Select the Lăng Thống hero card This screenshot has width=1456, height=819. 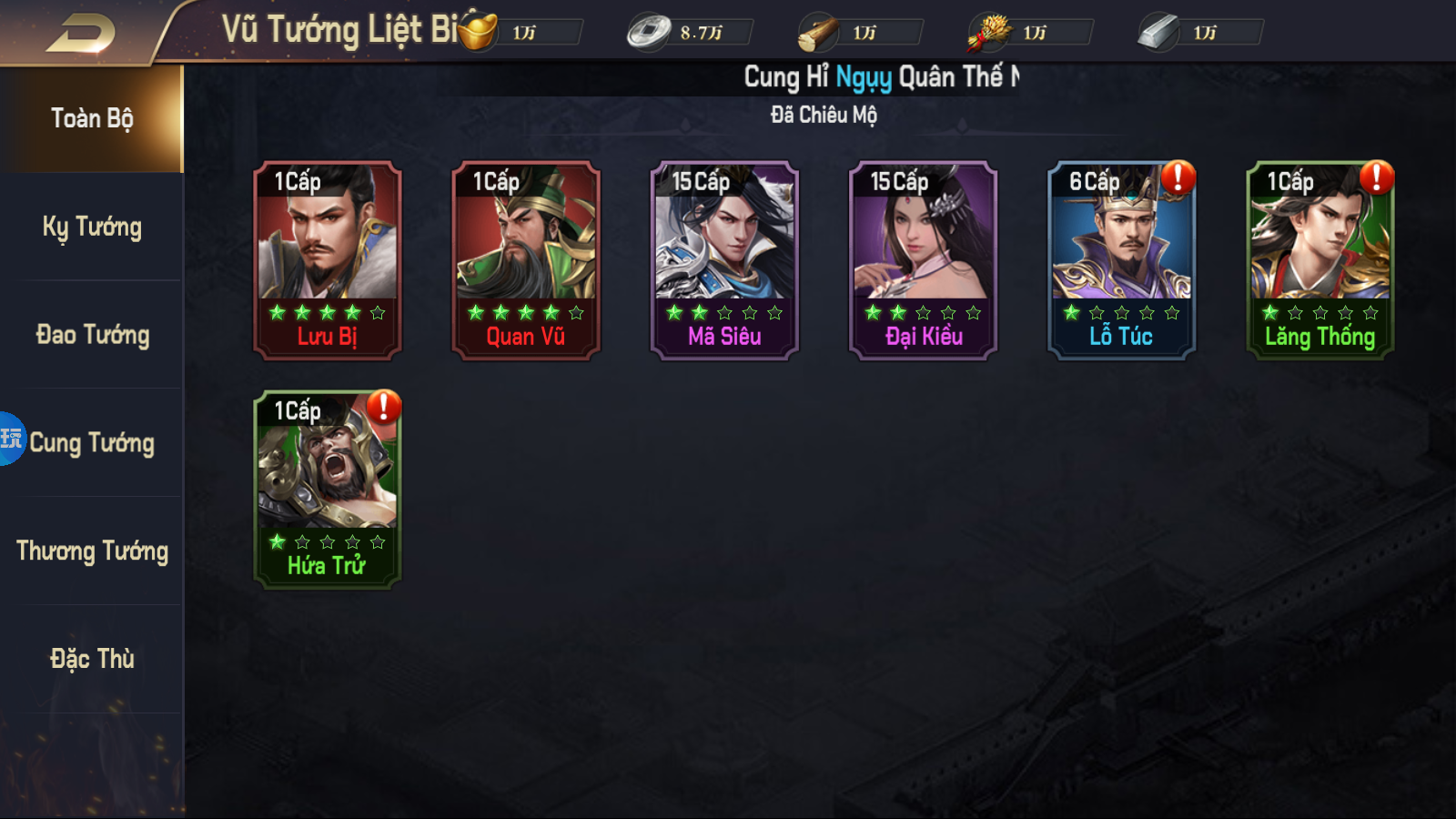coord(1319,260)
